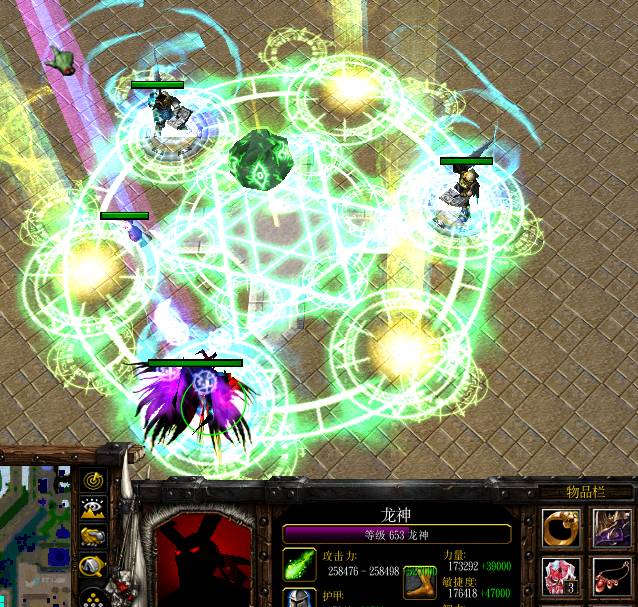Toggle the minimap creep camp display button
Viewport: 638px width, 607px height.
pyautogui.click(x=93, y=565)
